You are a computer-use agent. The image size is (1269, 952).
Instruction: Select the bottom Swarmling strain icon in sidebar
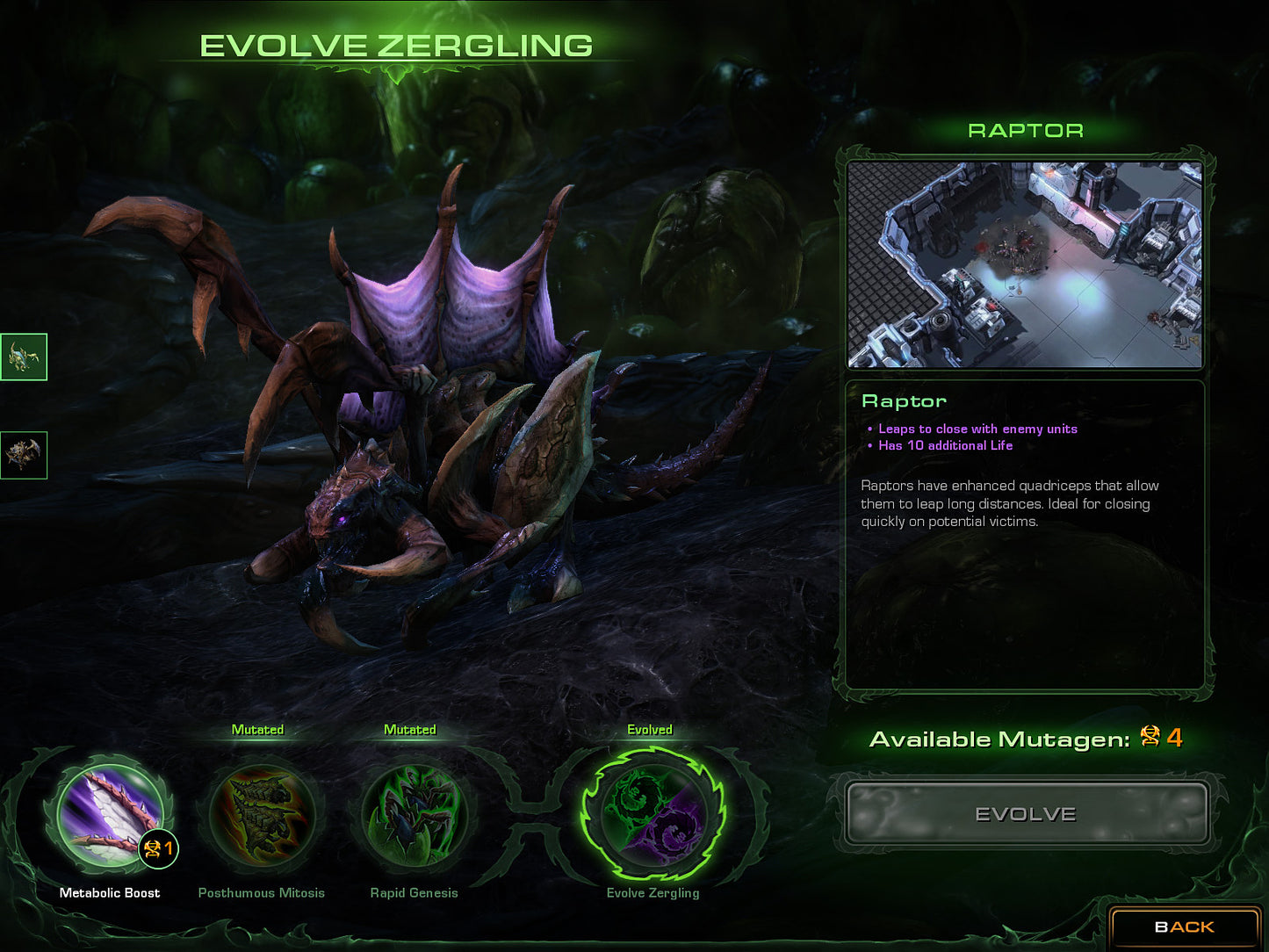coord(24,455)
